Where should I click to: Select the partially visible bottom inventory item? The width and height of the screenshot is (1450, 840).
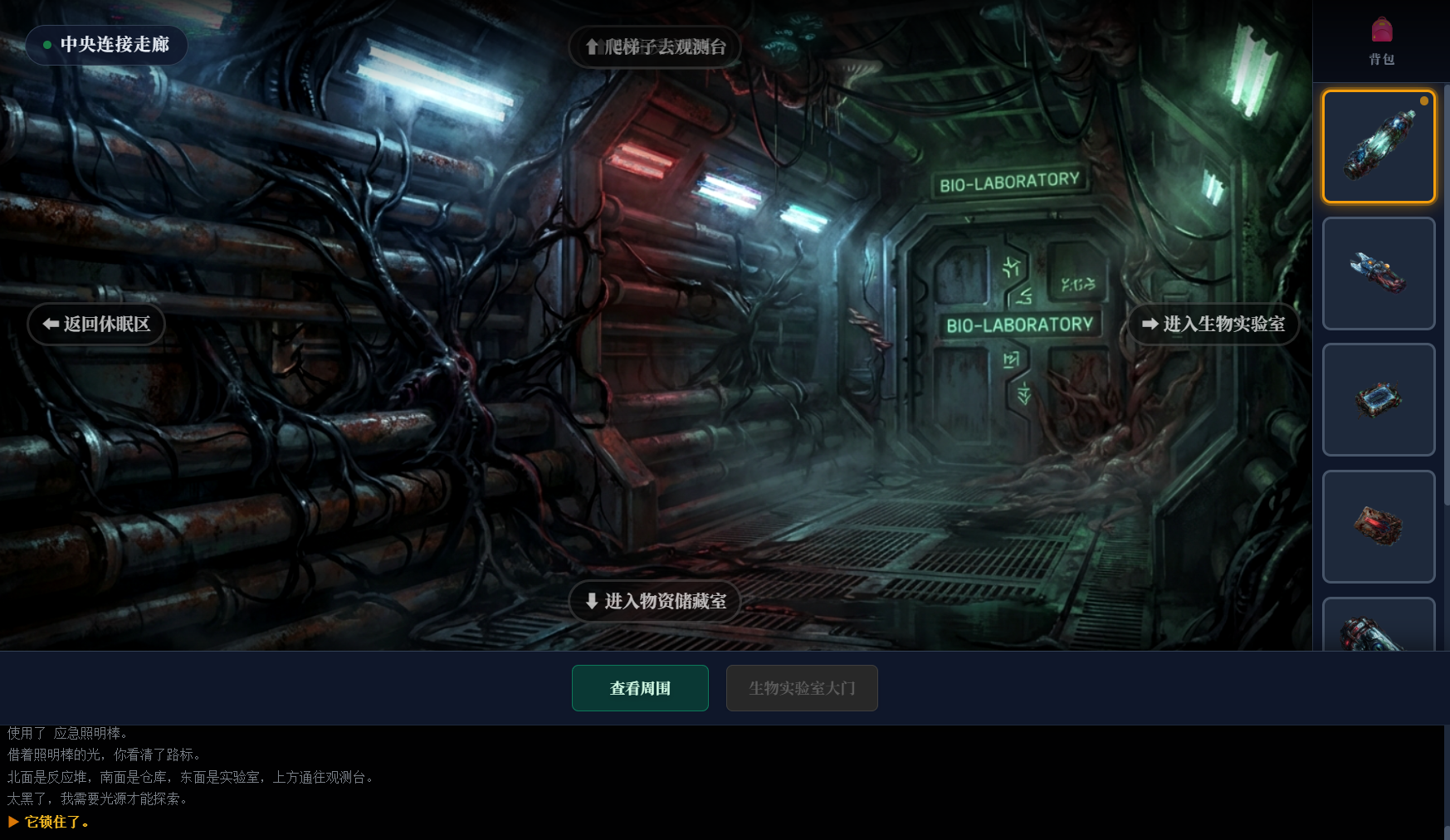click(1379, 627)
